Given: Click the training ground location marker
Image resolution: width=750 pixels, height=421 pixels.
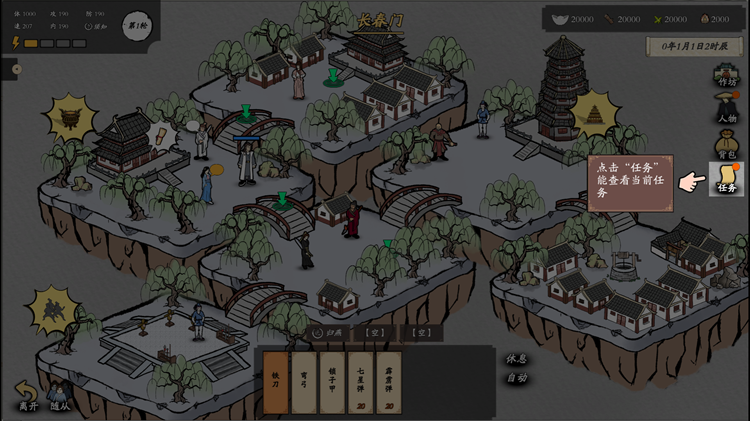Looking at the screenshot, I should [x=52, y=309].
